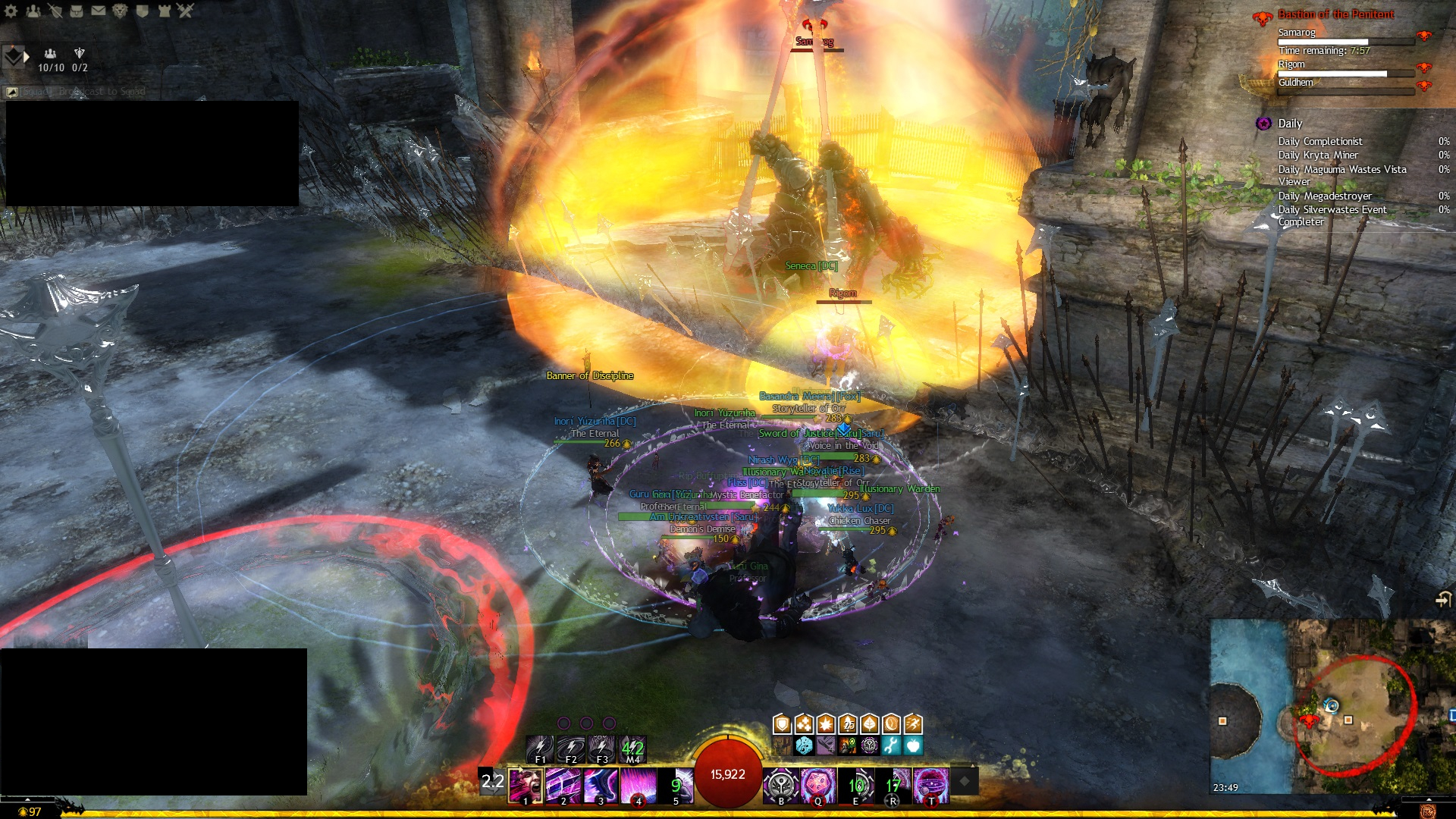Open the game menu gear icon
This screenshot has height=819, width=1456.
(11, 11)
